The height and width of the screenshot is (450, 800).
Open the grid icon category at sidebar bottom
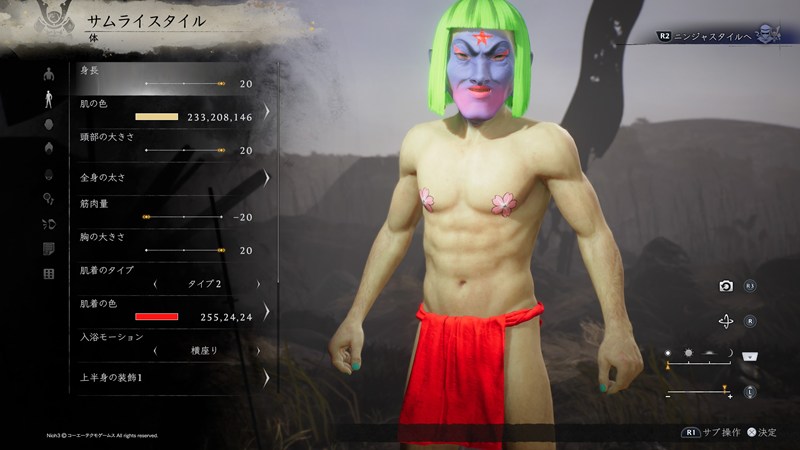[x=49, y=274]
